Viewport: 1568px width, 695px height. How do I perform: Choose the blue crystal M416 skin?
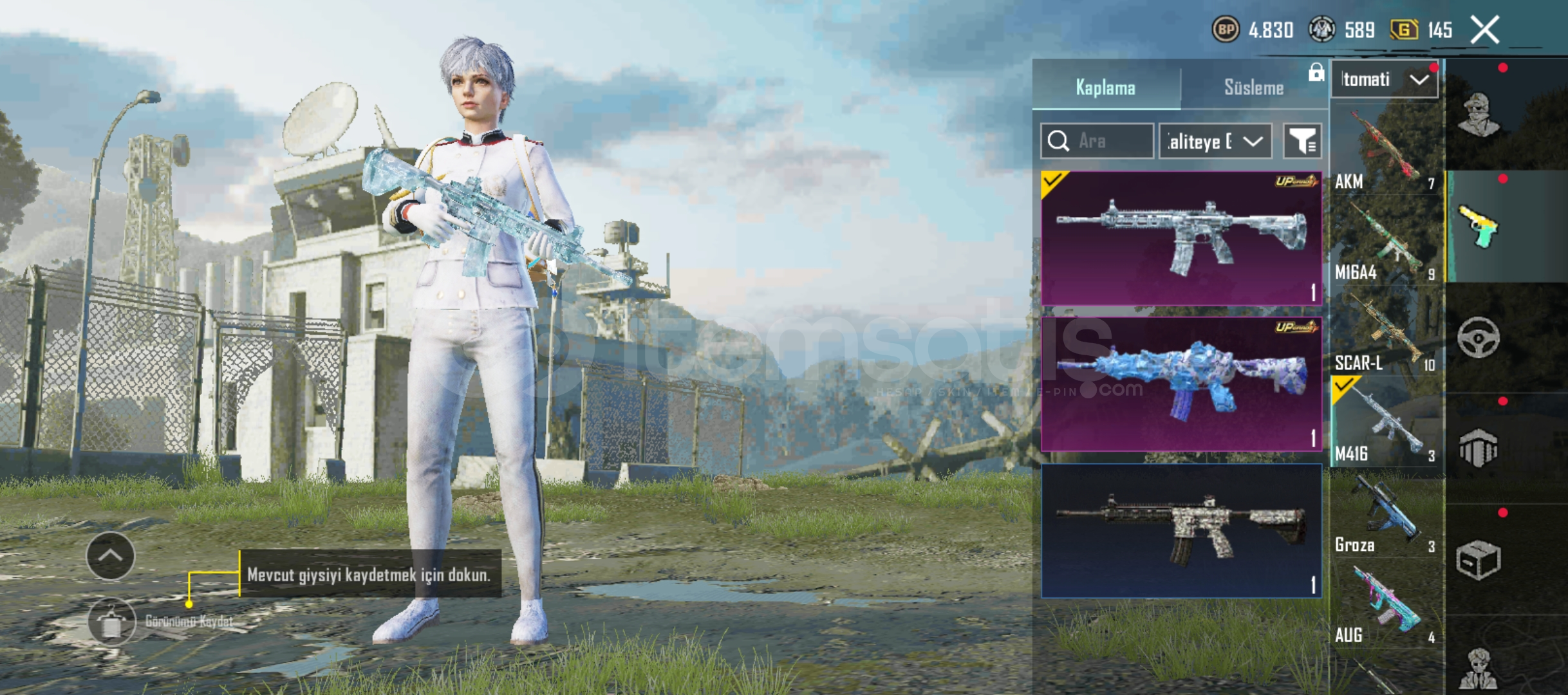pos(1181,384)
